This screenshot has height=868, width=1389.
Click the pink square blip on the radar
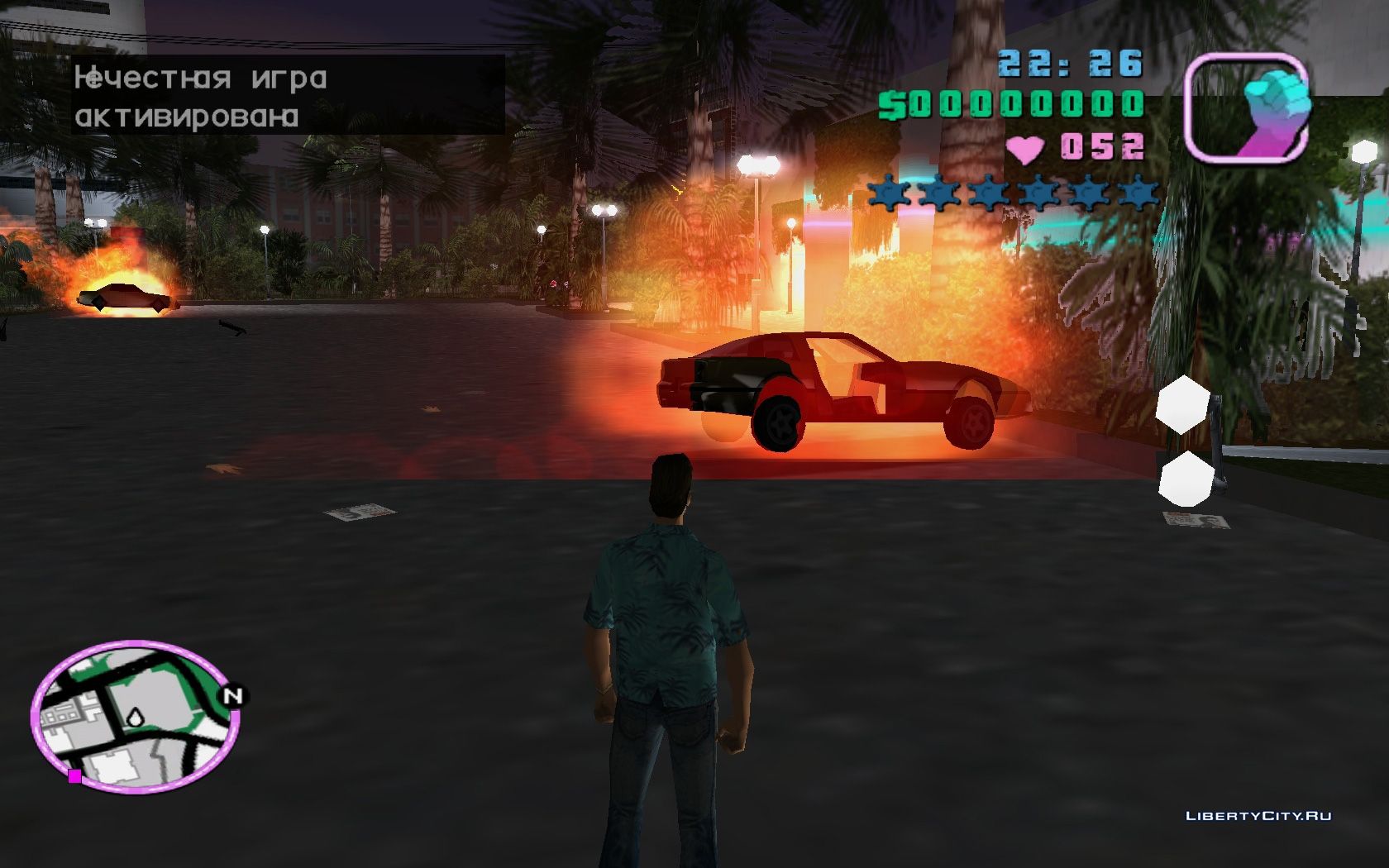pyautogui.click(x=74, y=775)
